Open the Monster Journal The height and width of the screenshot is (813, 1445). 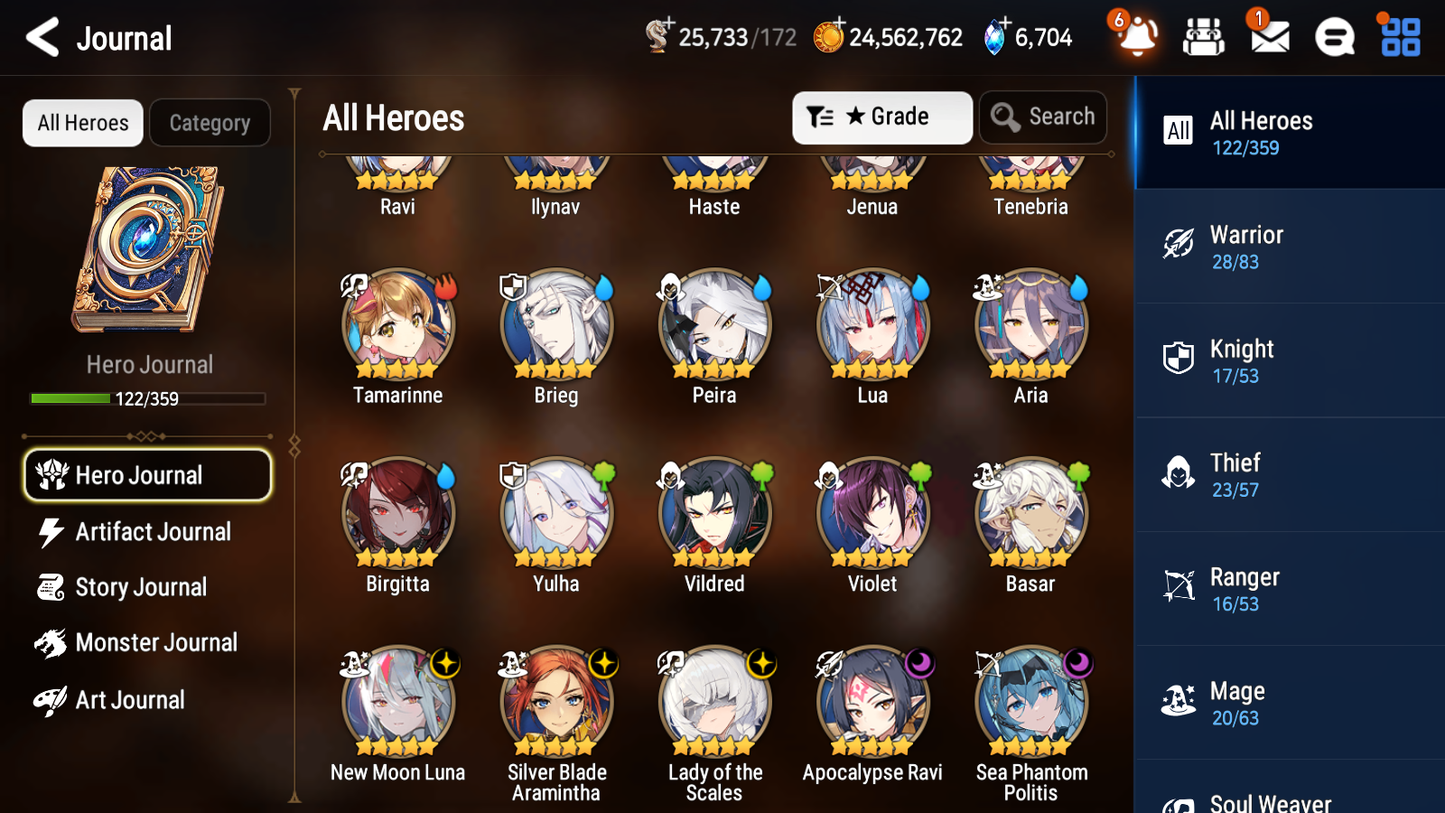pyautogui.click(x=155, y=643)
